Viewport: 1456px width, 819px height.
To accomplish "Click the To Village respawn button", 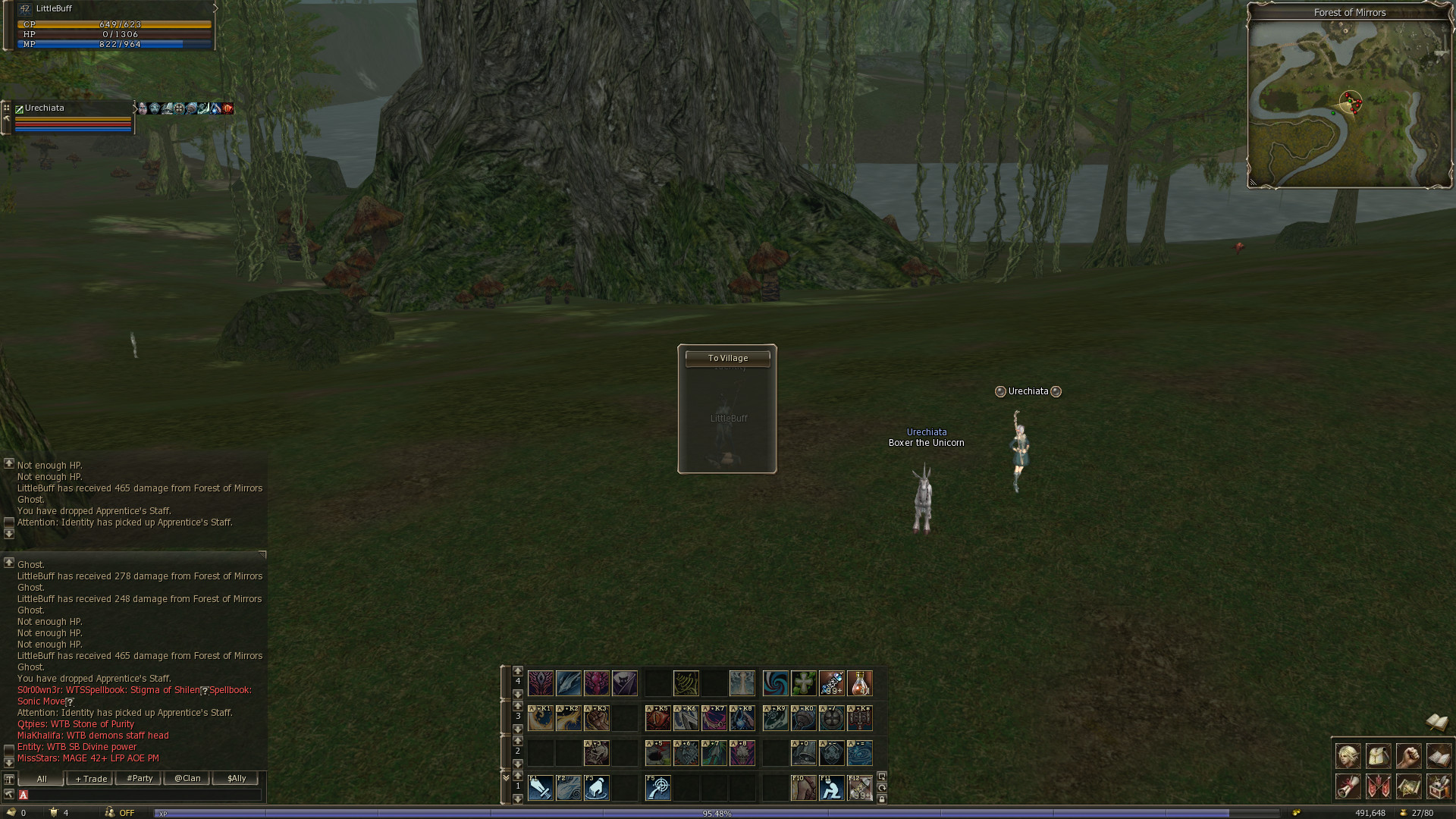I will click(x=727, y=358).
